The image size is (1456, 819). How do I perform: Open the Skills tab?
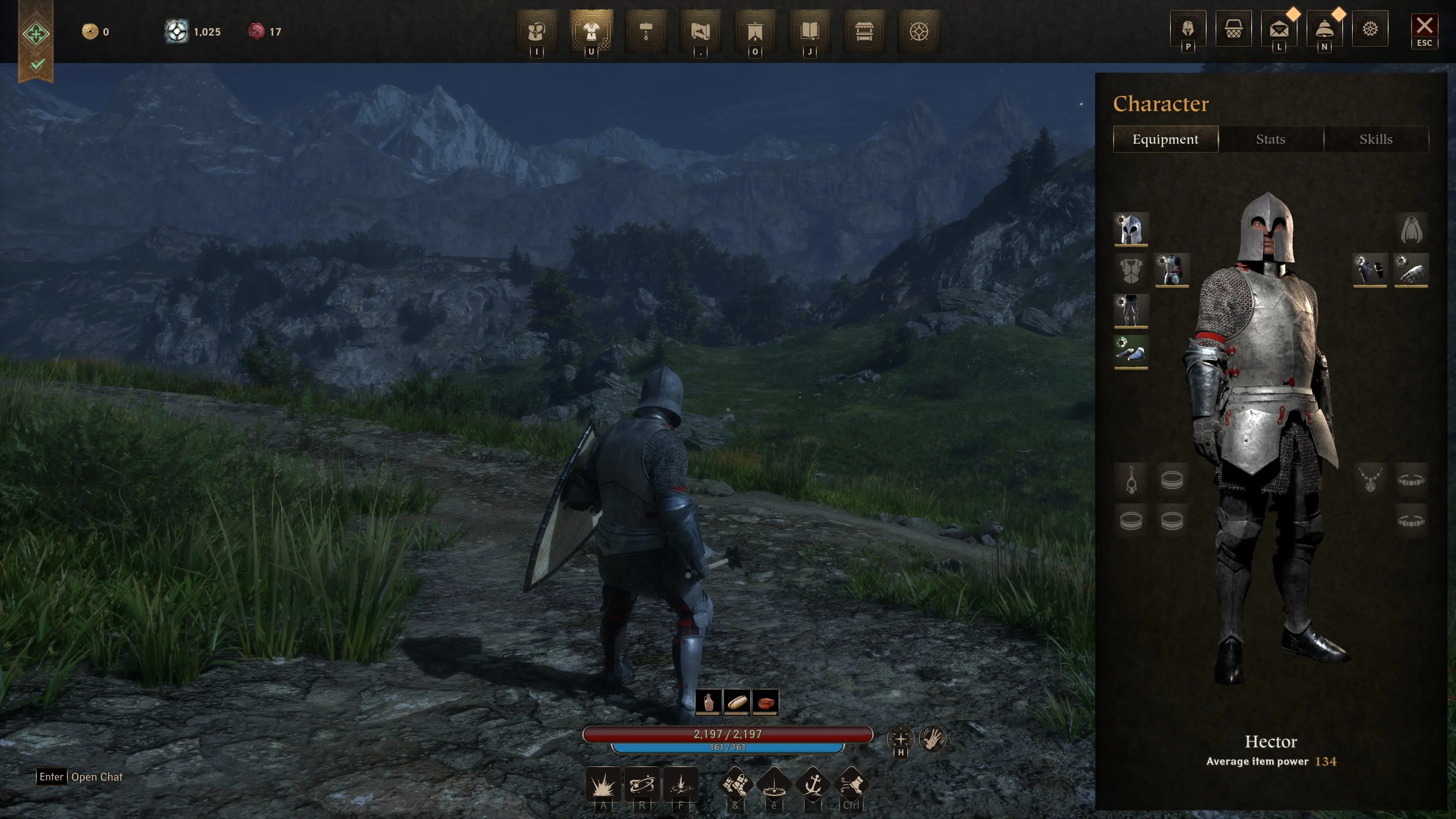pyautogui.click(x=1375, y=139)
